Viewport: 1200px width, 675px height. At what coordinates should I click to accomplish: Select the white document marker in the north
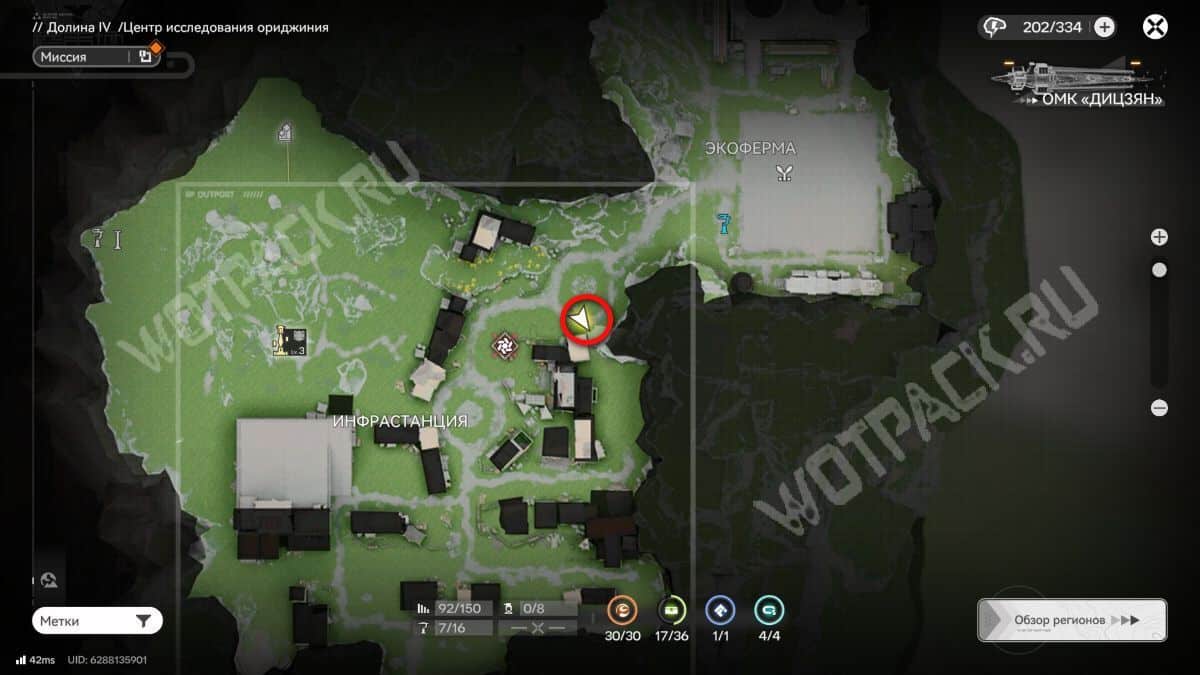(x=285, y=132)
